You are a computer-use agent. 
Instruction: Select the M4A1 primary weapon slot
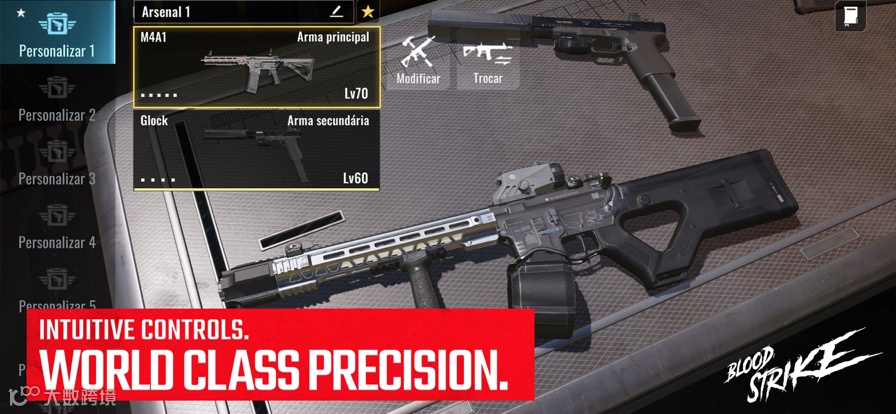pyautogui.click(x=256, y=66)
